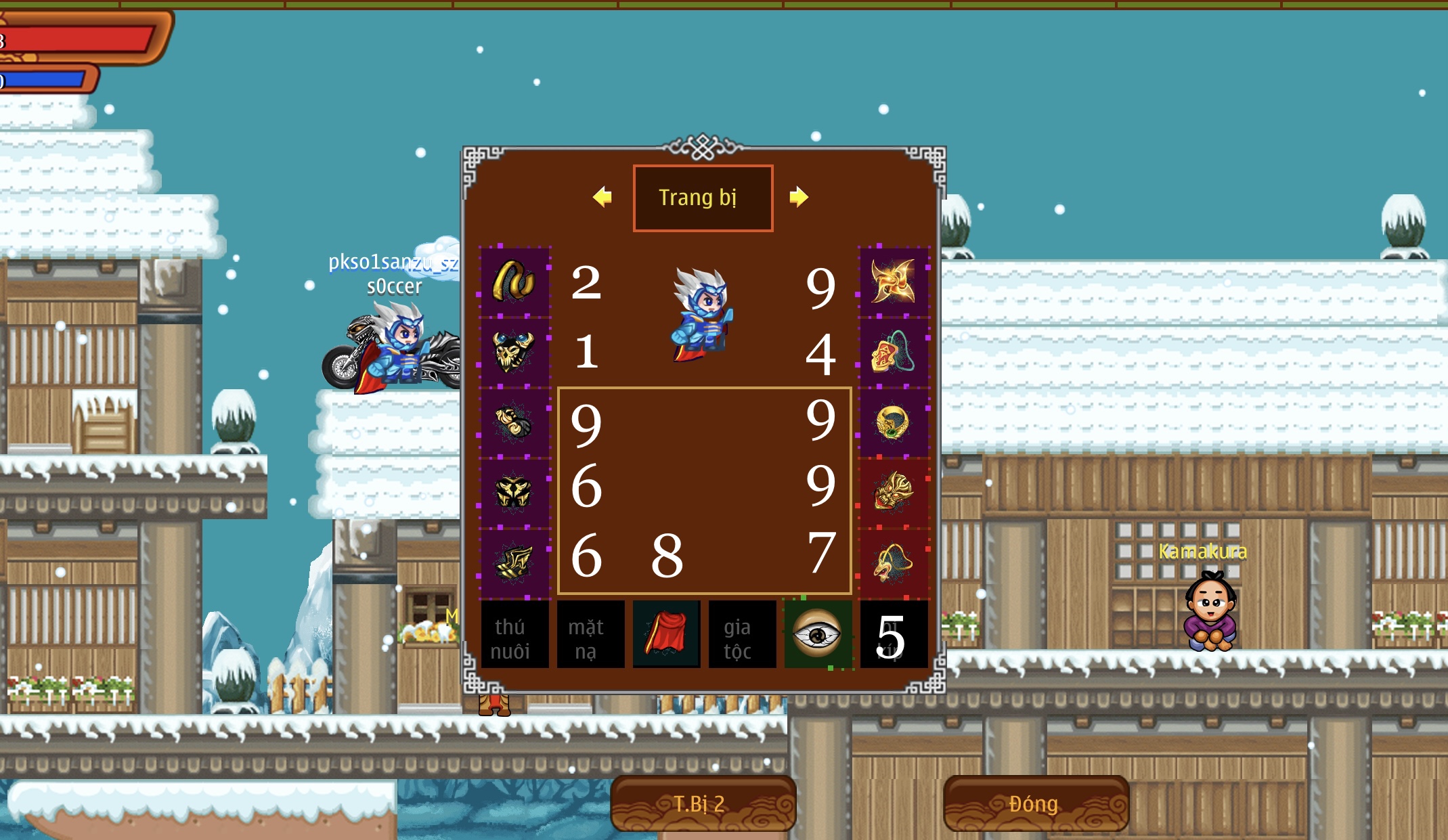Click the glove item below the skull helmet

coord(513,420)
